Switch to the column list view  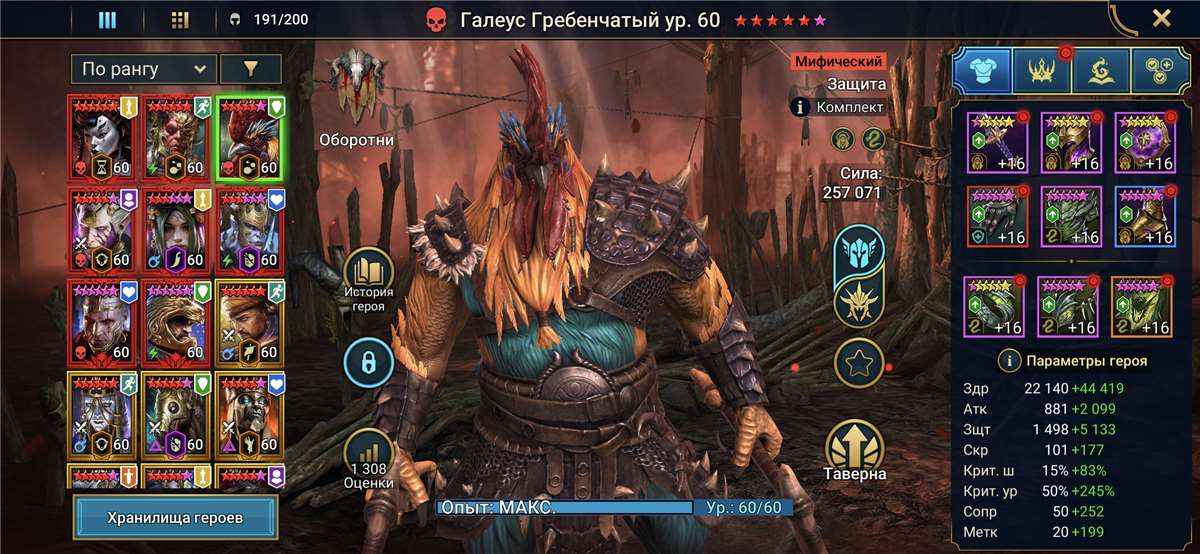point(108,19)
